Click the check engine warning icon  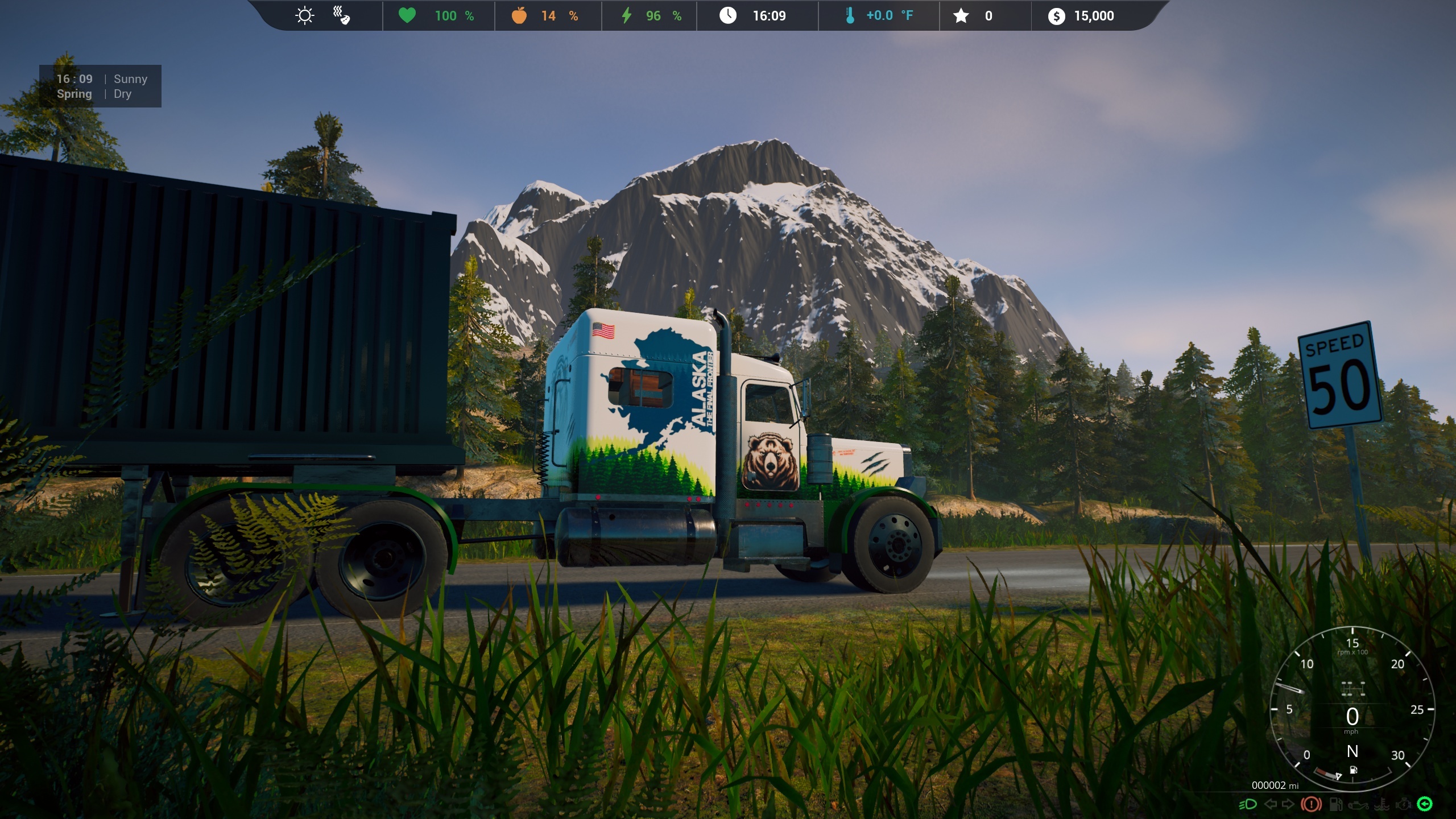[1402, 804]
